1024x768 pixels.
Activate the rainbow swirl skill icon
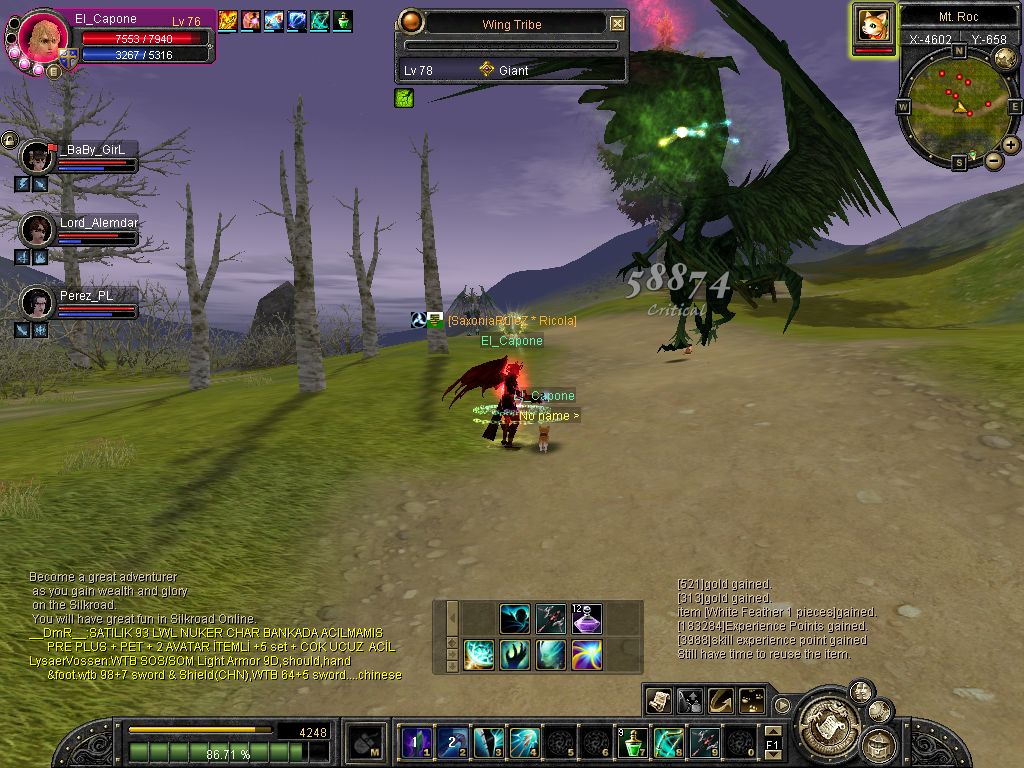click(587, 655)
